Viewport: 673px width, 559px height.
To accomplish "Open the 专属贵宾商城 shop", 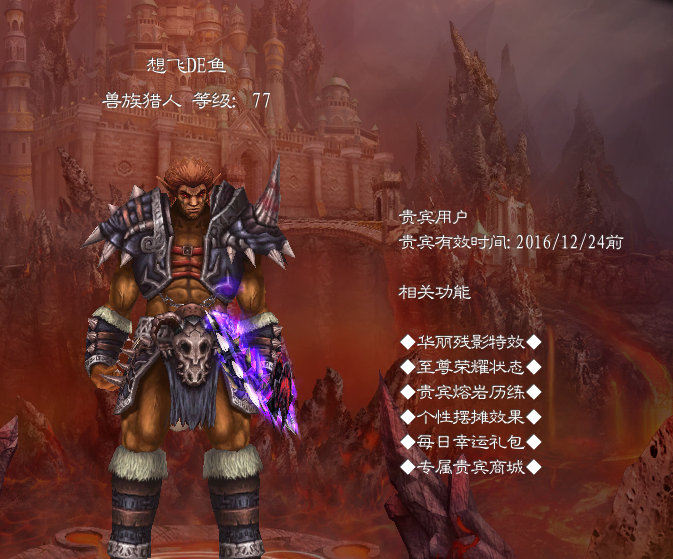I will pyautogui.click(x=470, y=467).
